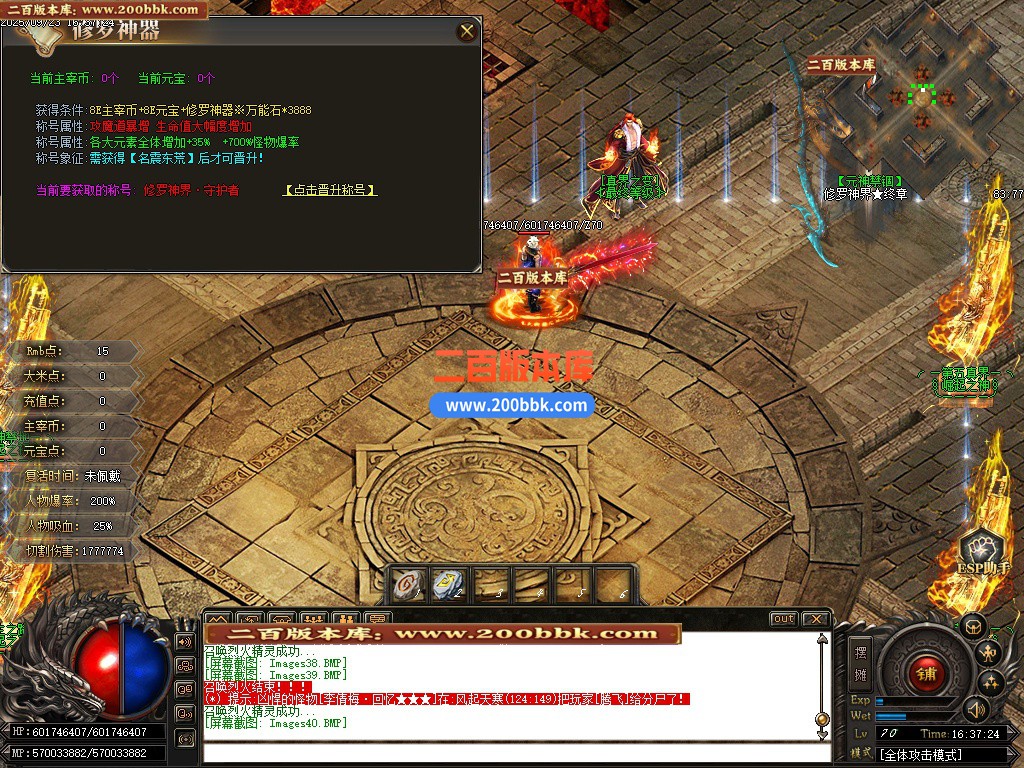Open the ESP助手 fist icon
This screenshot has width=1024, height=768.
point(984,554)
